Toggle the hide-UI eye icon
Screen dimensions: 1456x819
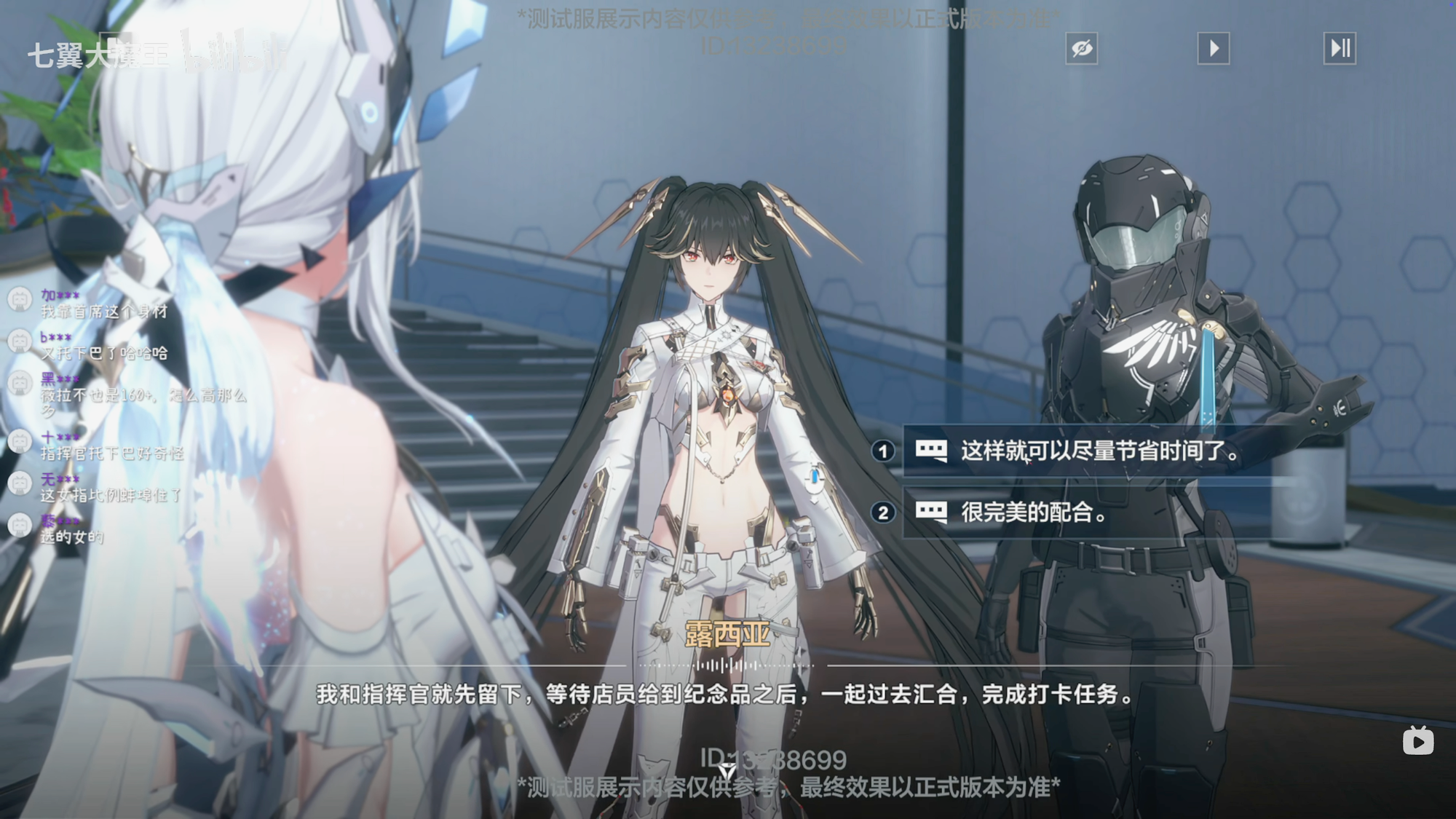coord(1083,48)
